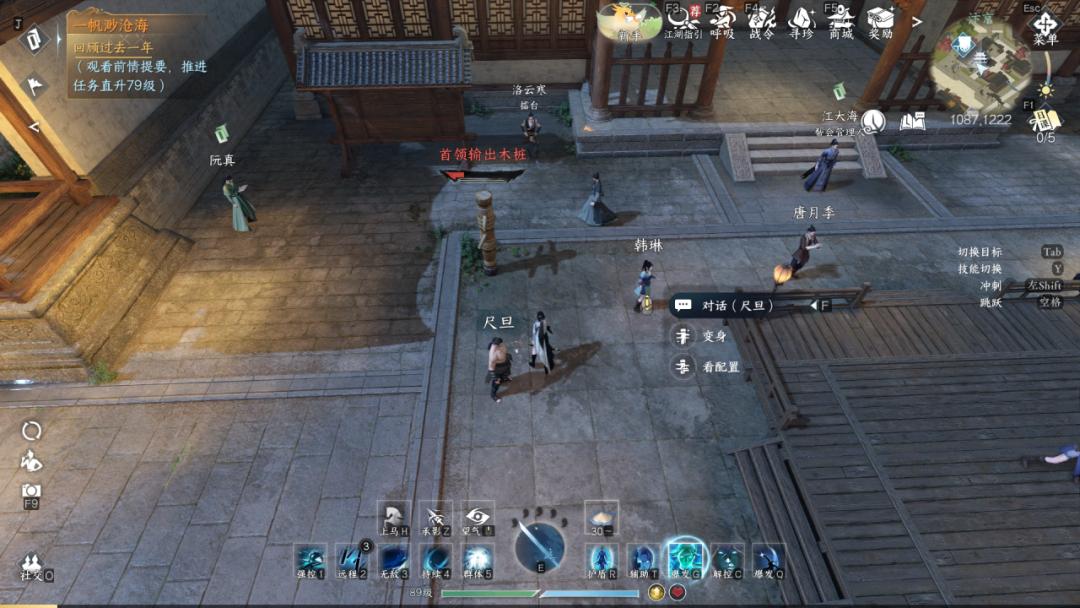Screen dimensions: 1080x608
Task: Open the camera screenshot mode icon
Action: tap(31, 490)
